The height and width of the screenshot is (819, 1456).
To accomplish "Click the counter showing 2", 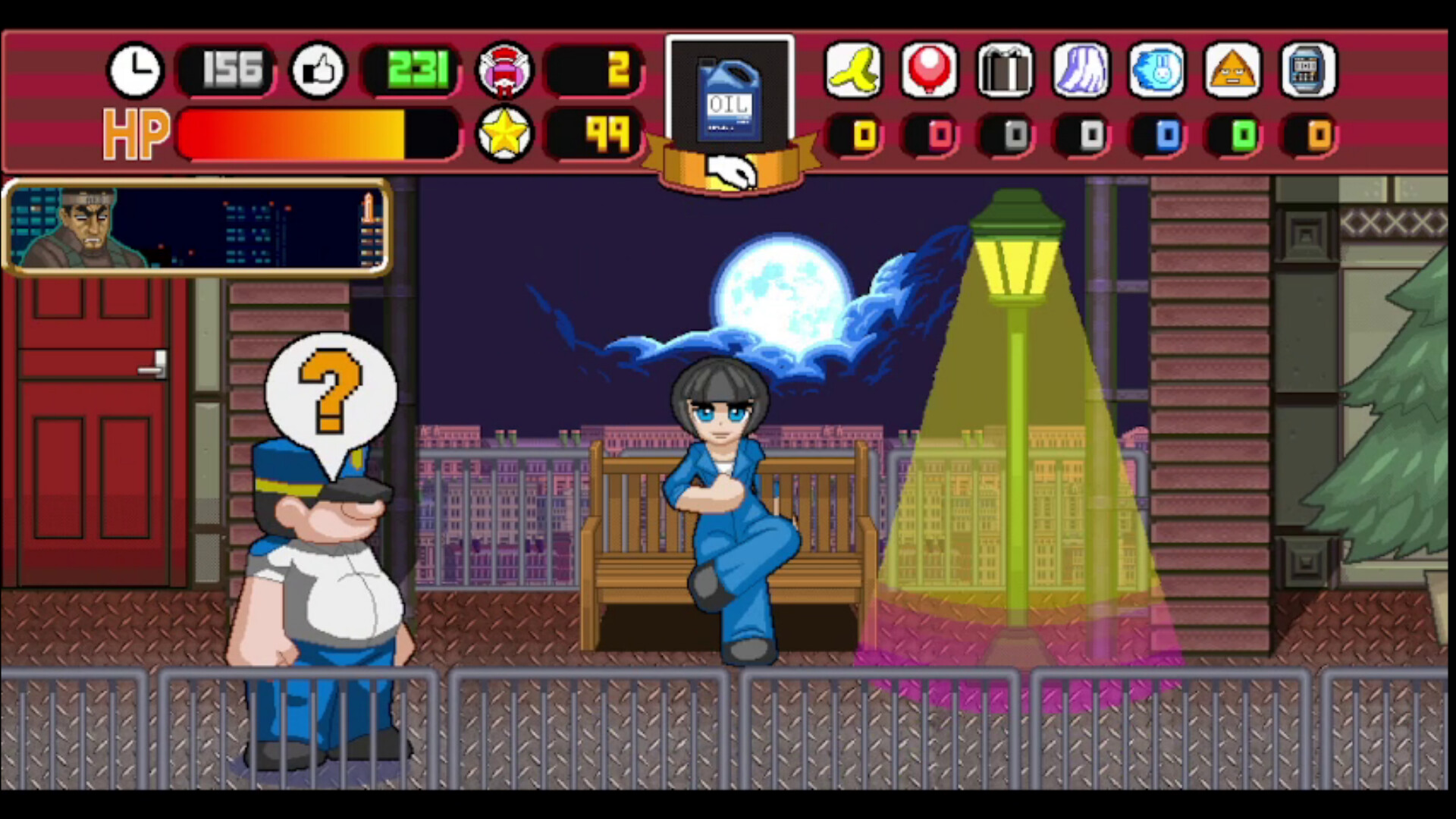I will 595,71.
